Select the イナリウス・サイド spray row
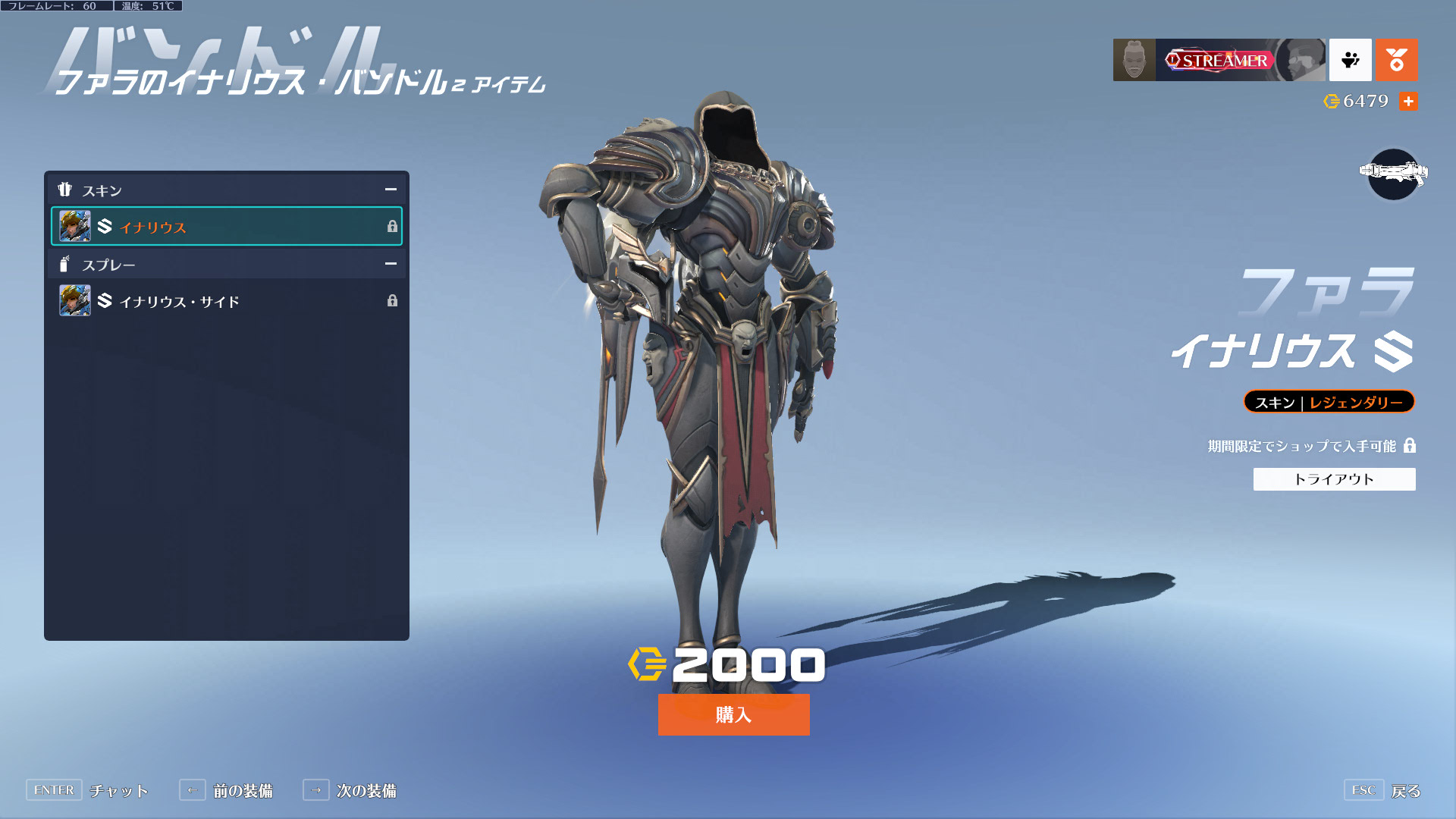Image resolution: width=1456 pixels, height=819 pixels. 226,301
